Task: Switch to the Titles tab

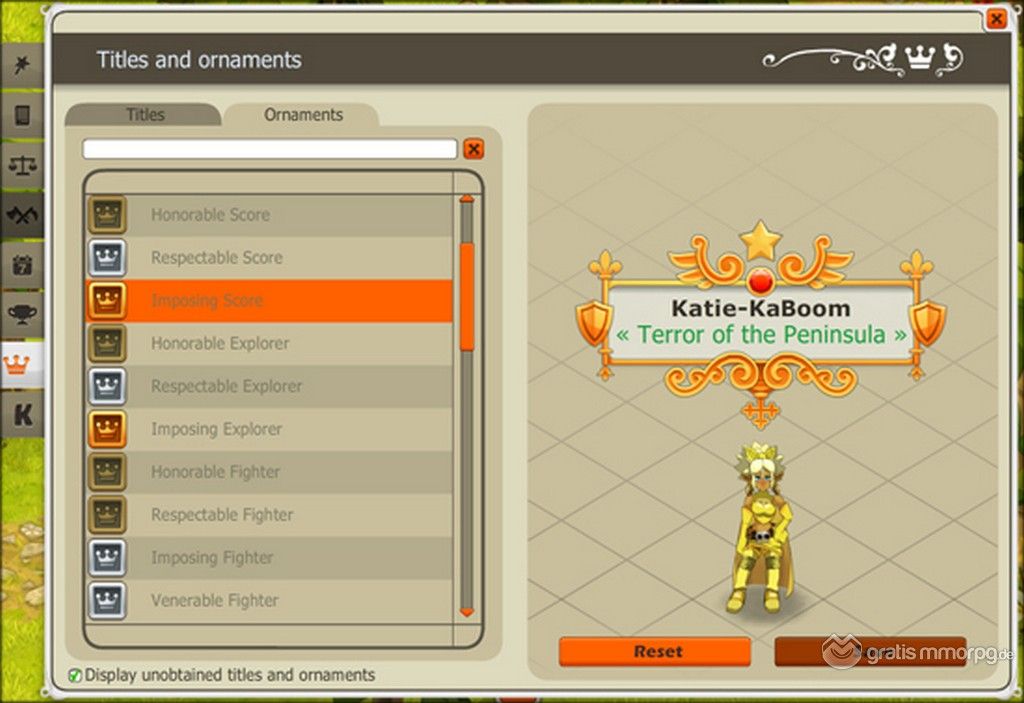Action: click(x=145, y=115)
